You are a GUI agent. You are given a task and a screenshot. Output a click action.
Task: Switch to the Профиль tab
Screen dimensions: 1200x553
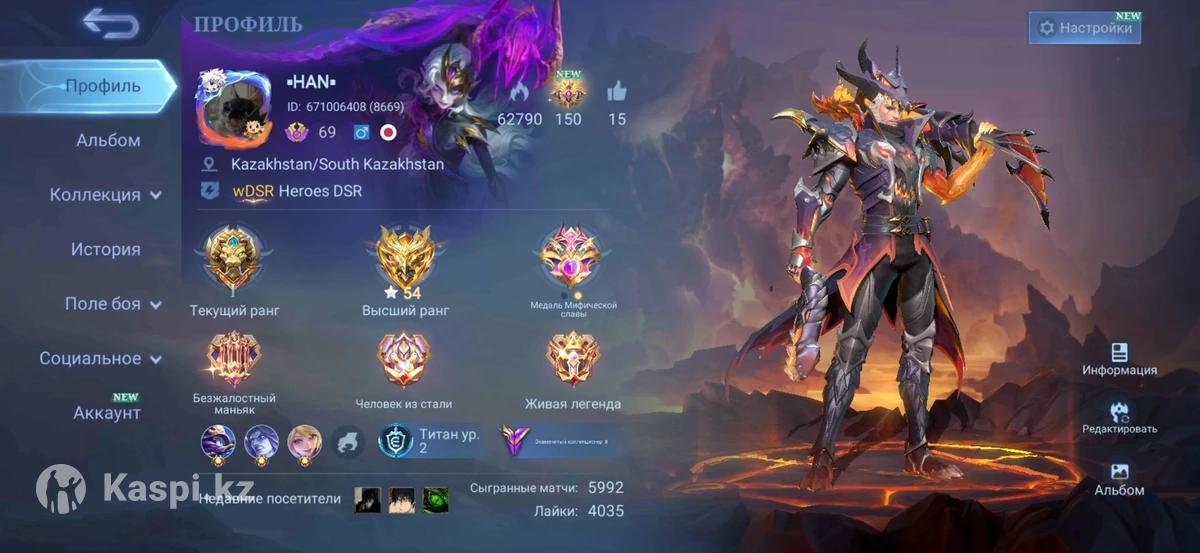tap(102, 86)
